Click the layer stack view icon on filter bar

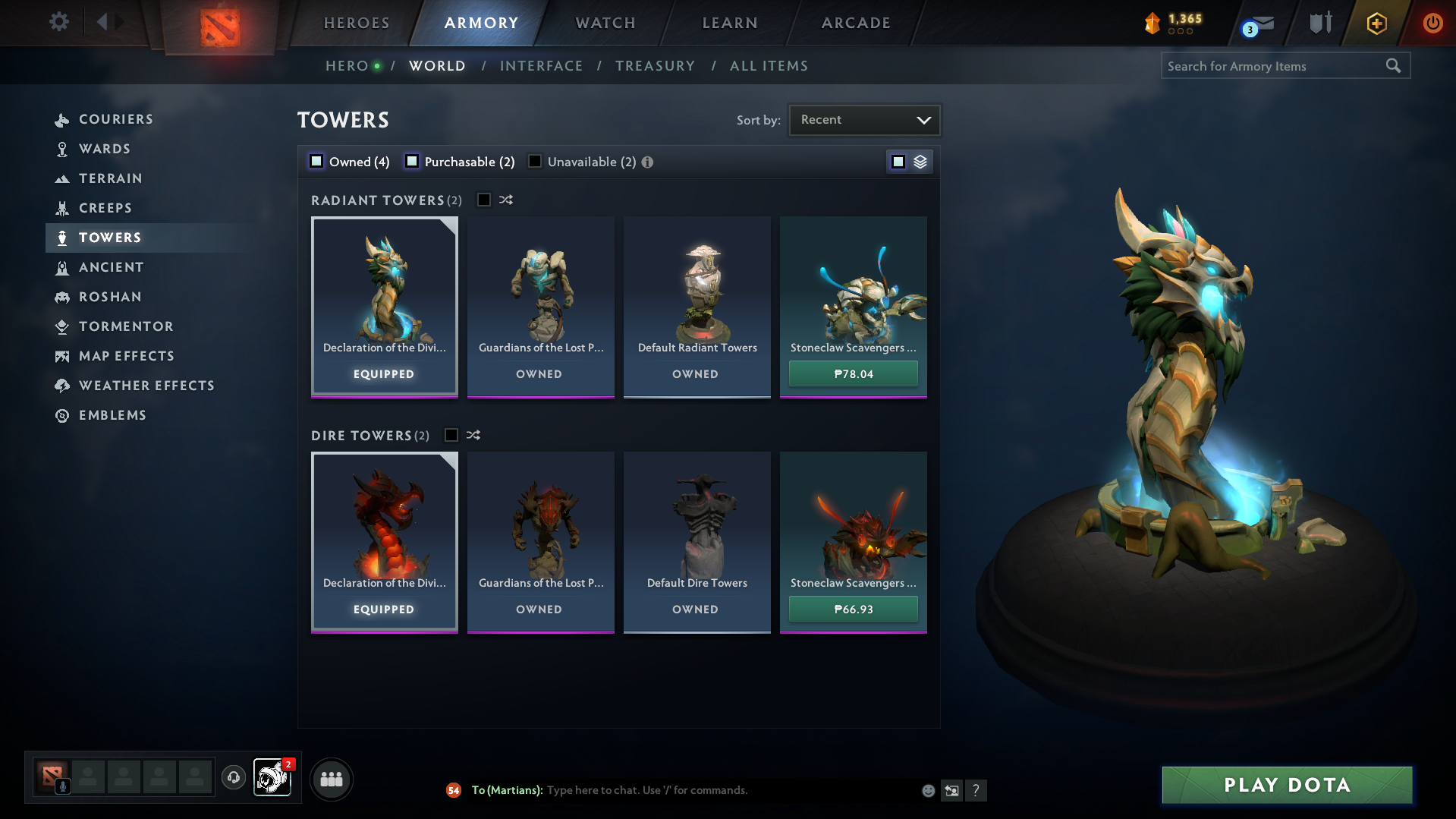(x=919, y=161)
